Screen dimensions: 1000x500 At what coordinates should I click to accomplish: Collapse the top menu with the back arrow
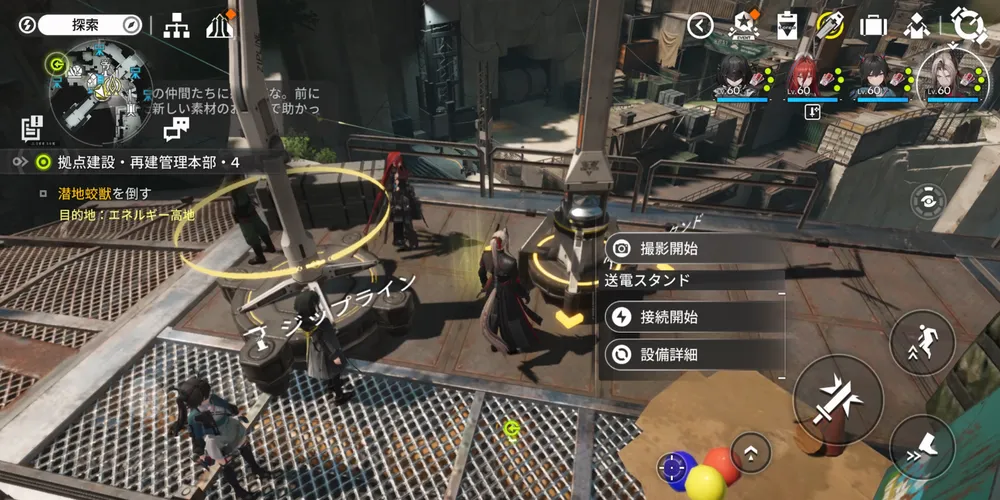[701, 26]
